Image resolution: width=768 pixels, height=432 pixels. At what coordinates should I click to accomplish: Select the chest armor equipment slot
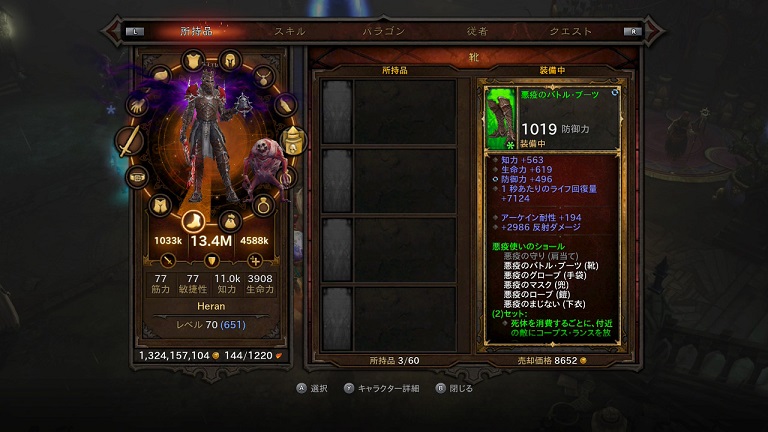[x=195, y=60]
